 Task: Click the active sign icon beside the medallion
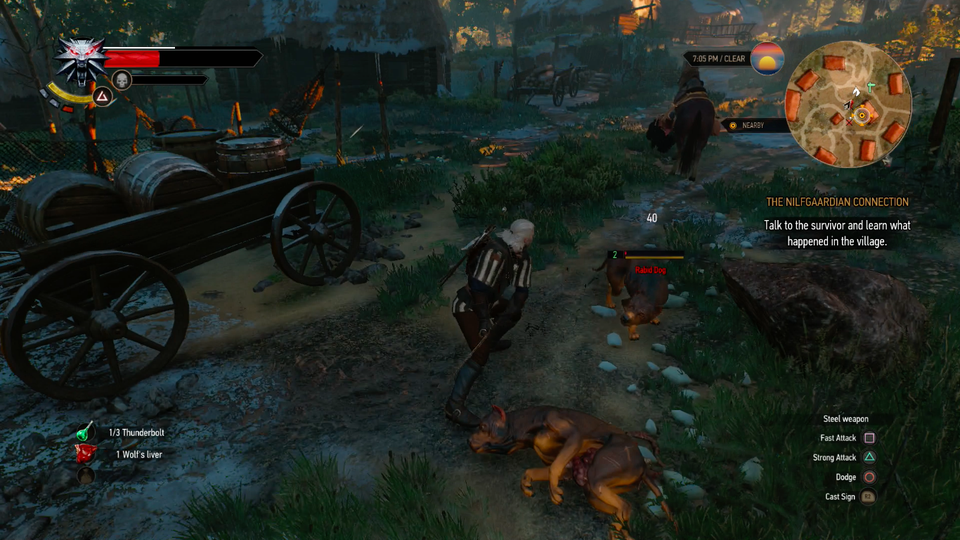(101, 96)
